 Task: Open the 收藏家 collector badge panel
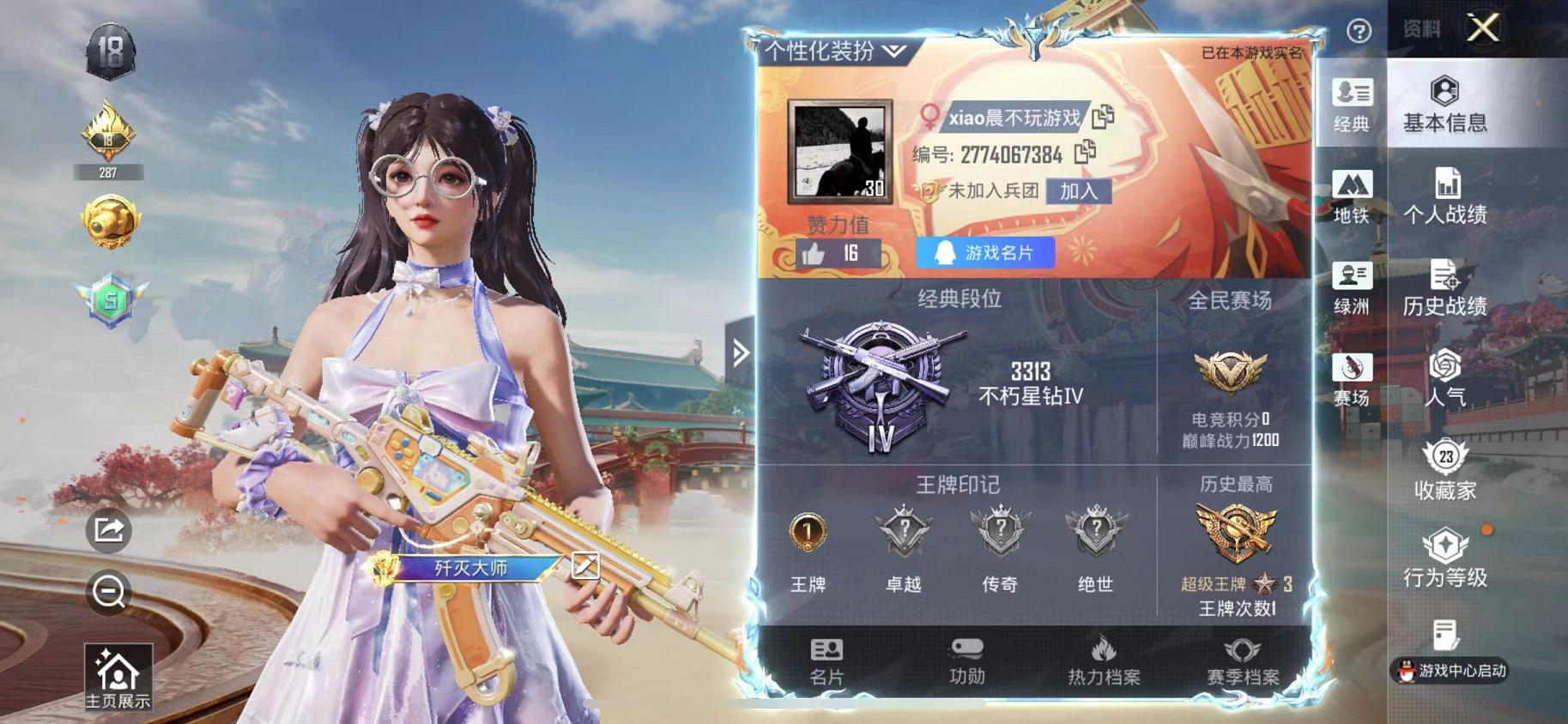pyautogui.click(x=1445, y=470)
